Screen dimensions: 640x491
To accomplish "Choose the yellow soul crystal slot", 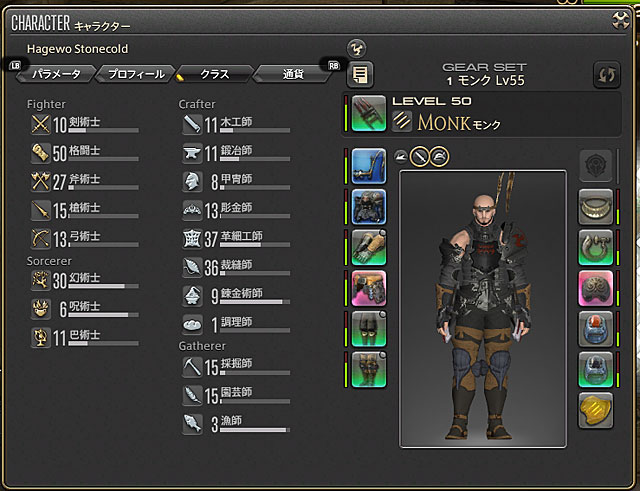I will [596, 410].
